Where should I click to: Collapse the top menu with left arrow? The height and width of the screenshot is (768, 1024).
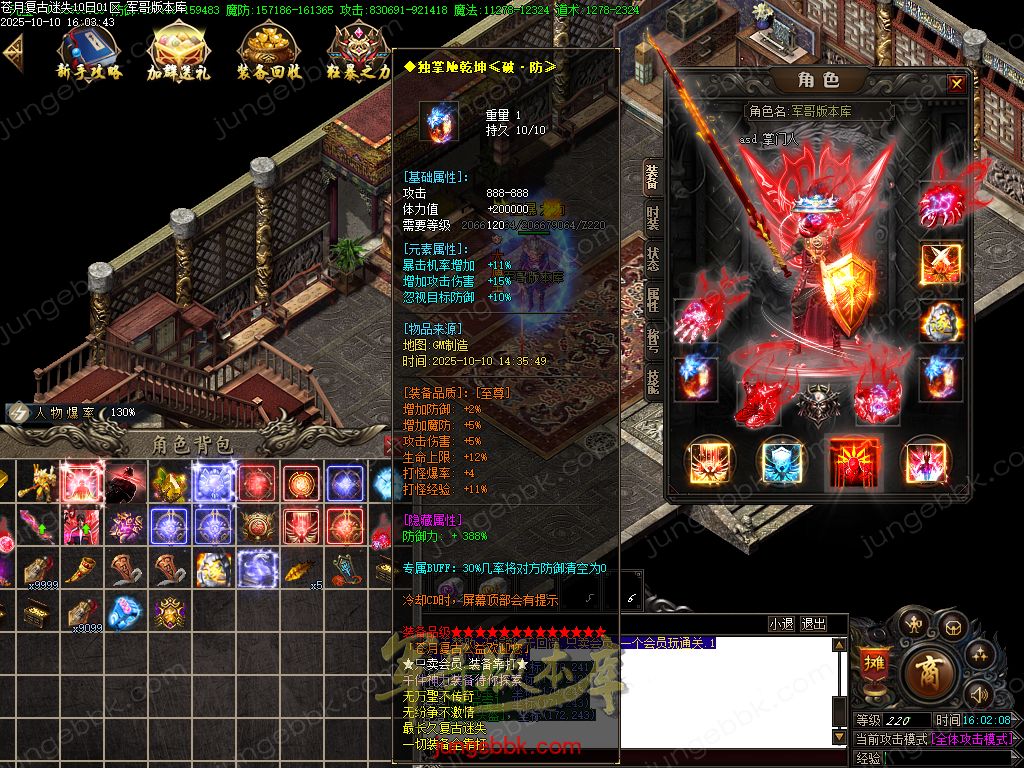(13, 52)
